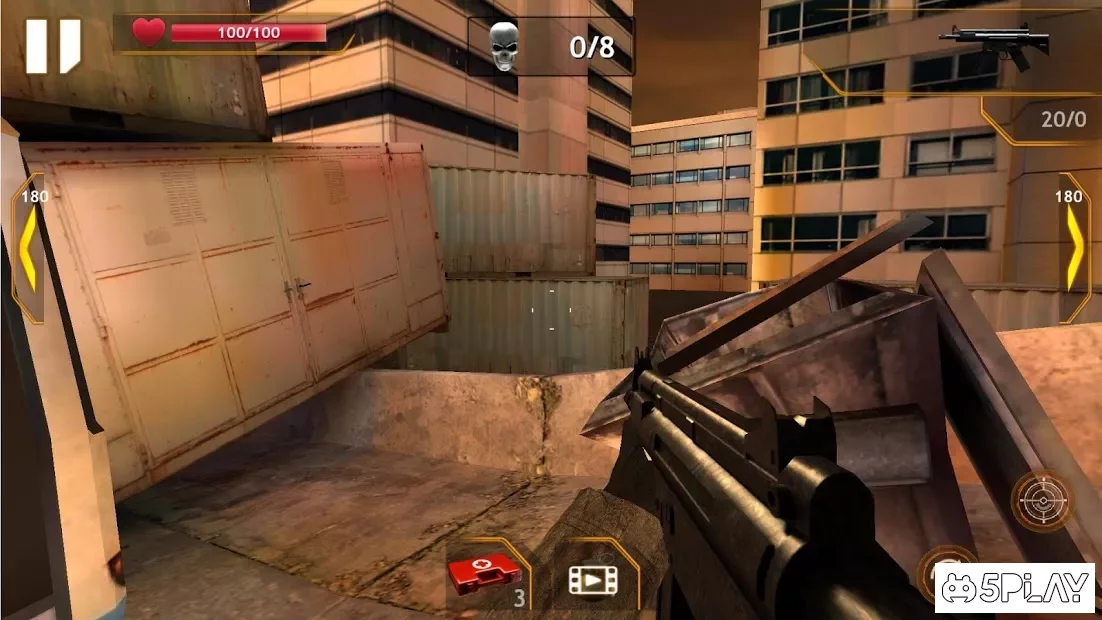The image size is (1102, 620).
Task: Turn 180 degrees with the left arrow
Action: (x=27, y=248)
